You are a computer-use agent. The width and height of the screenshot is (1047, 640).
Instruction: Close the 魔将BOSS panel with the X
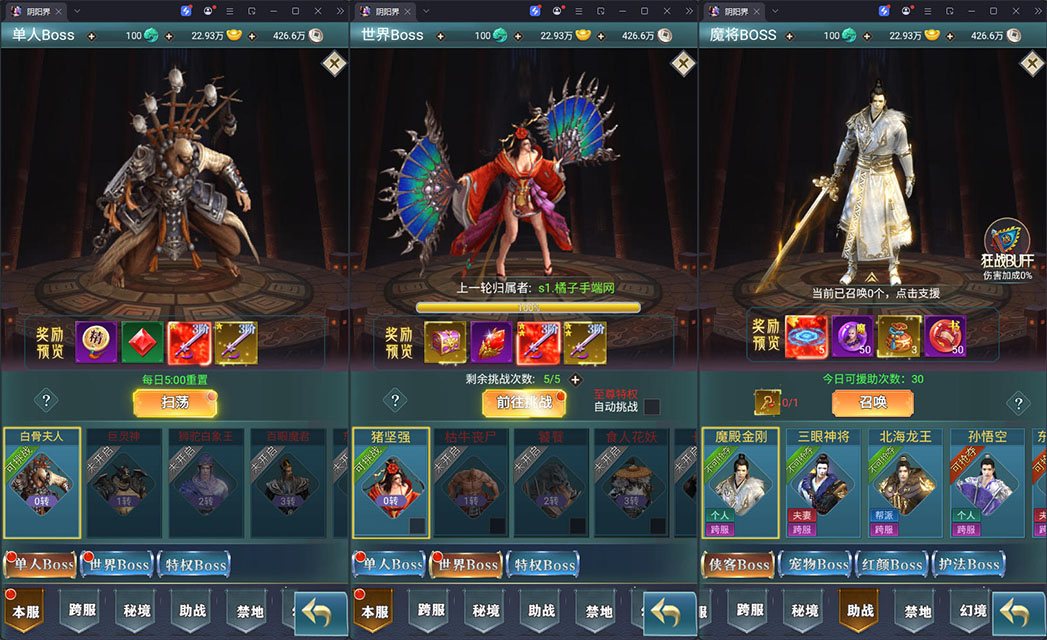(1031, 64)
